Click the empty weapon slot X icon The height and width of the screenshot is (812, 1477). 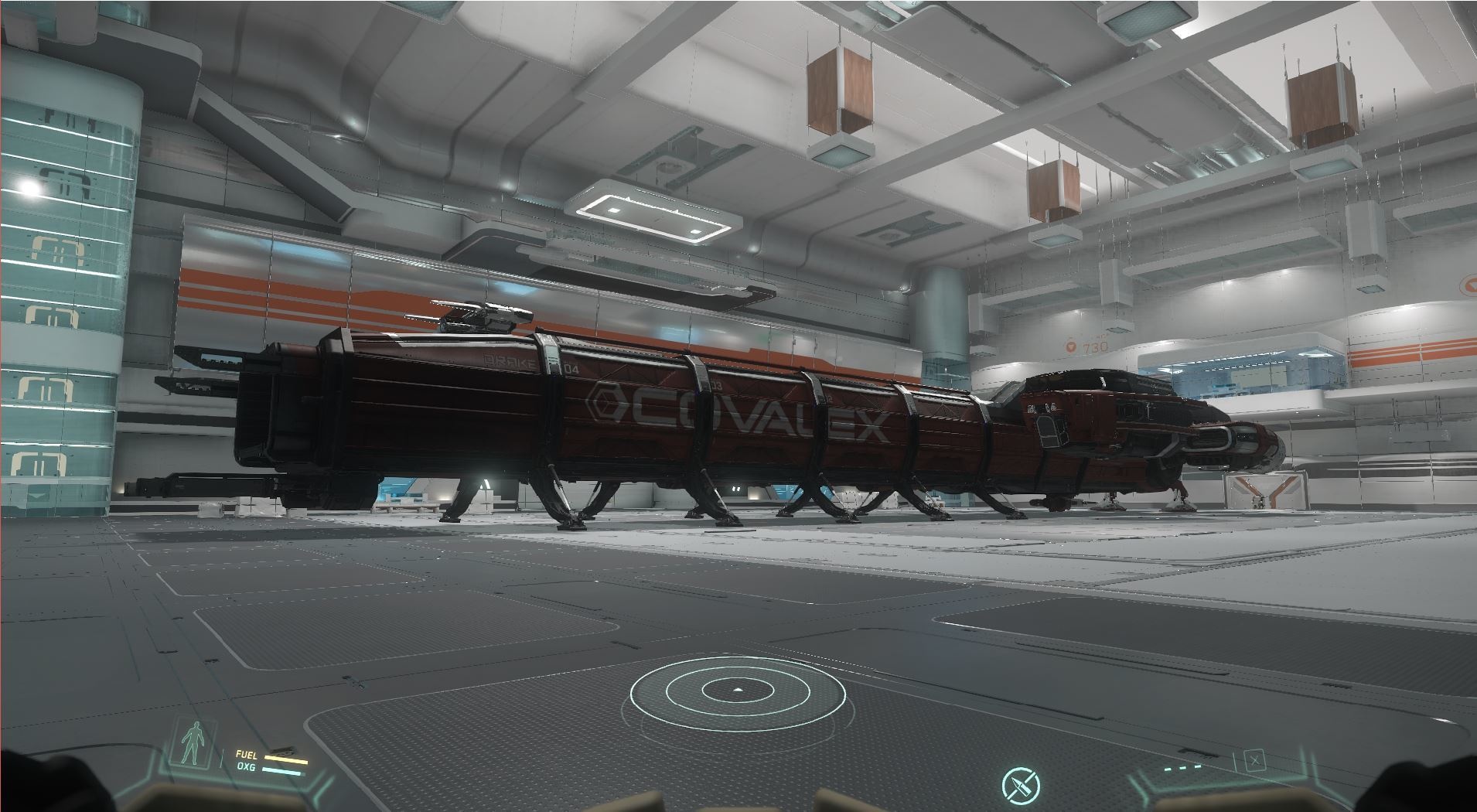1254,761
